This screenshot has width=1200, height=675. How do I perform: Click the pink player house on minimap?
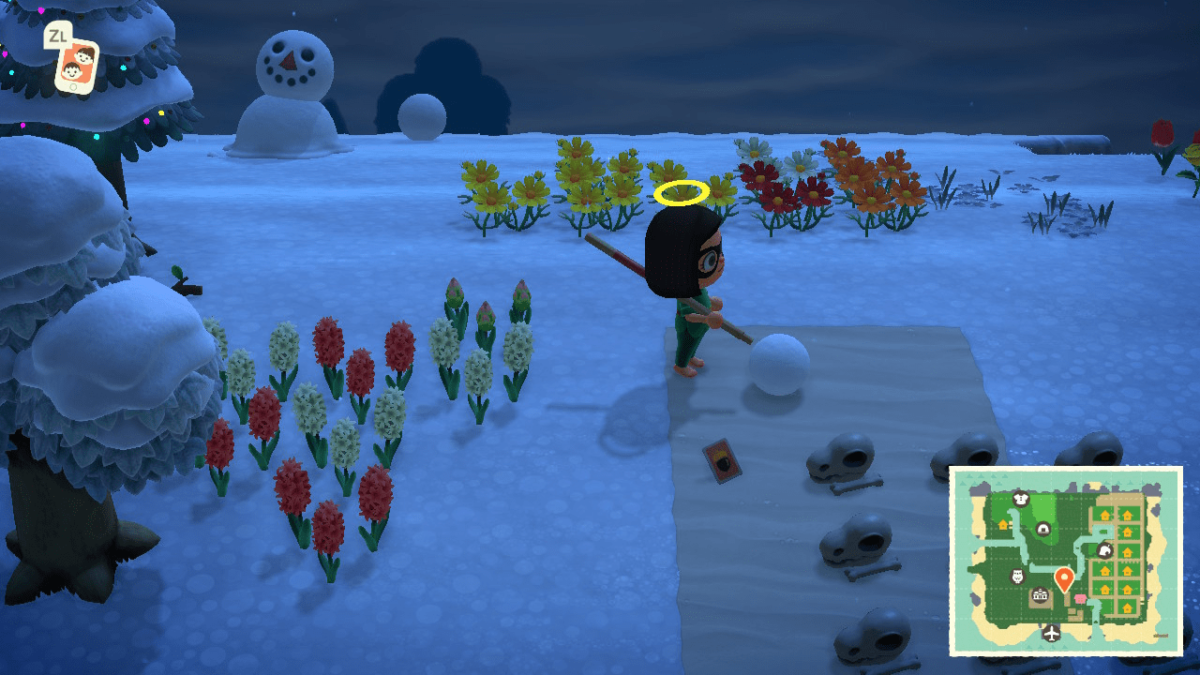(1079, 597)
